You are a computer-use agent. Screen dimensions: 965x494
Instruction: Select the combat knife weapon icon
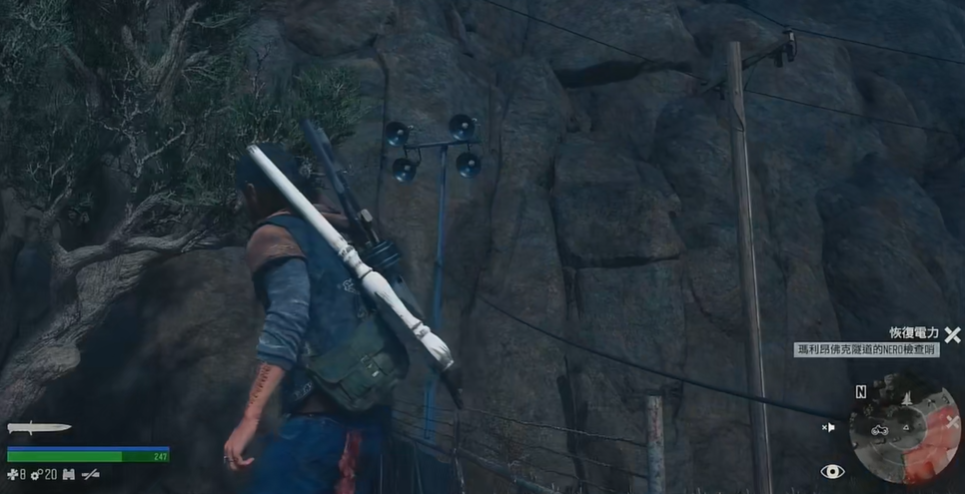click(39, 428)
